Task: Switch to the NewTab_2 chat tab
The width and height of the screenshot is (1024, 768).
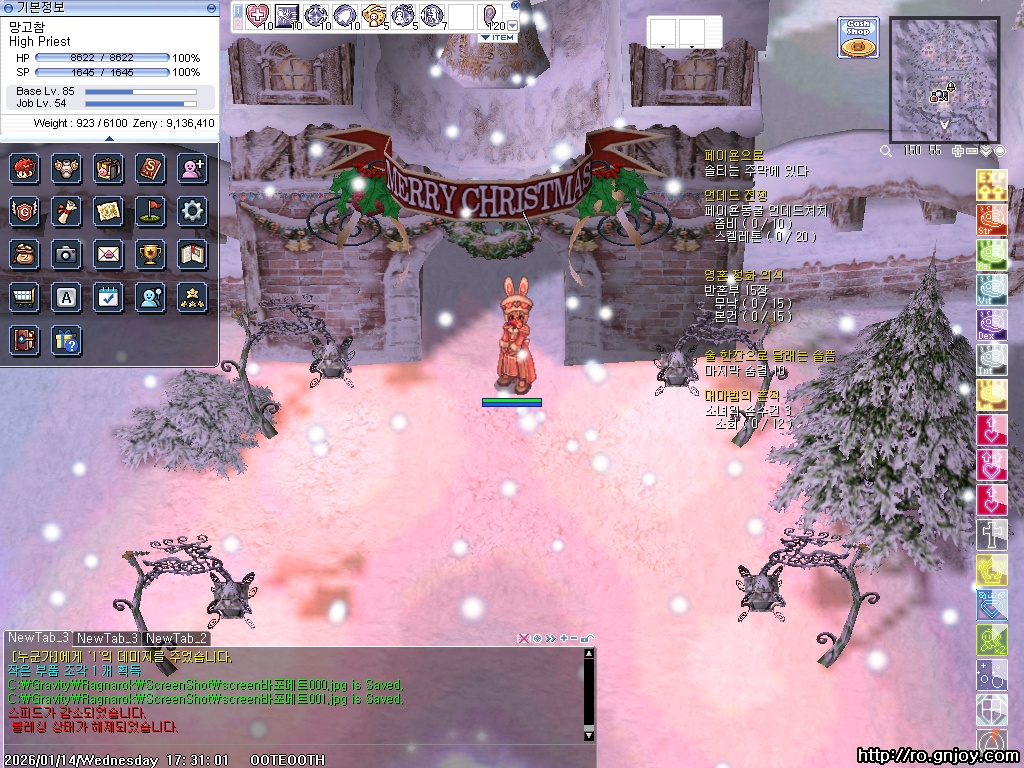Action: pos(176,638)
